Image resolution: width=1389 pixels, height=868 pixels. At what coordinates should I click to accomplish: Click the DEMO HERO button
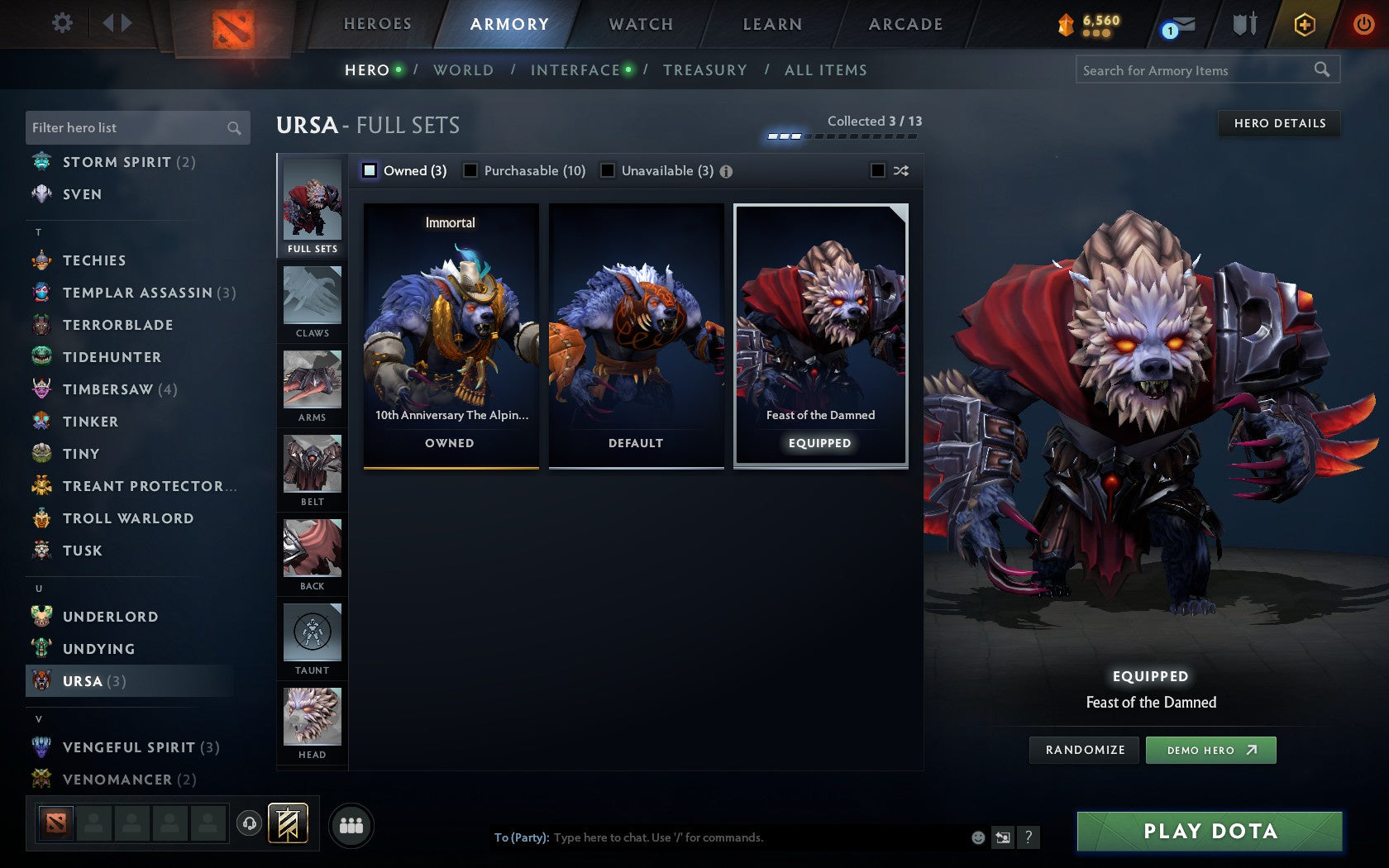pyautogui.click(x=1210, y=750)
